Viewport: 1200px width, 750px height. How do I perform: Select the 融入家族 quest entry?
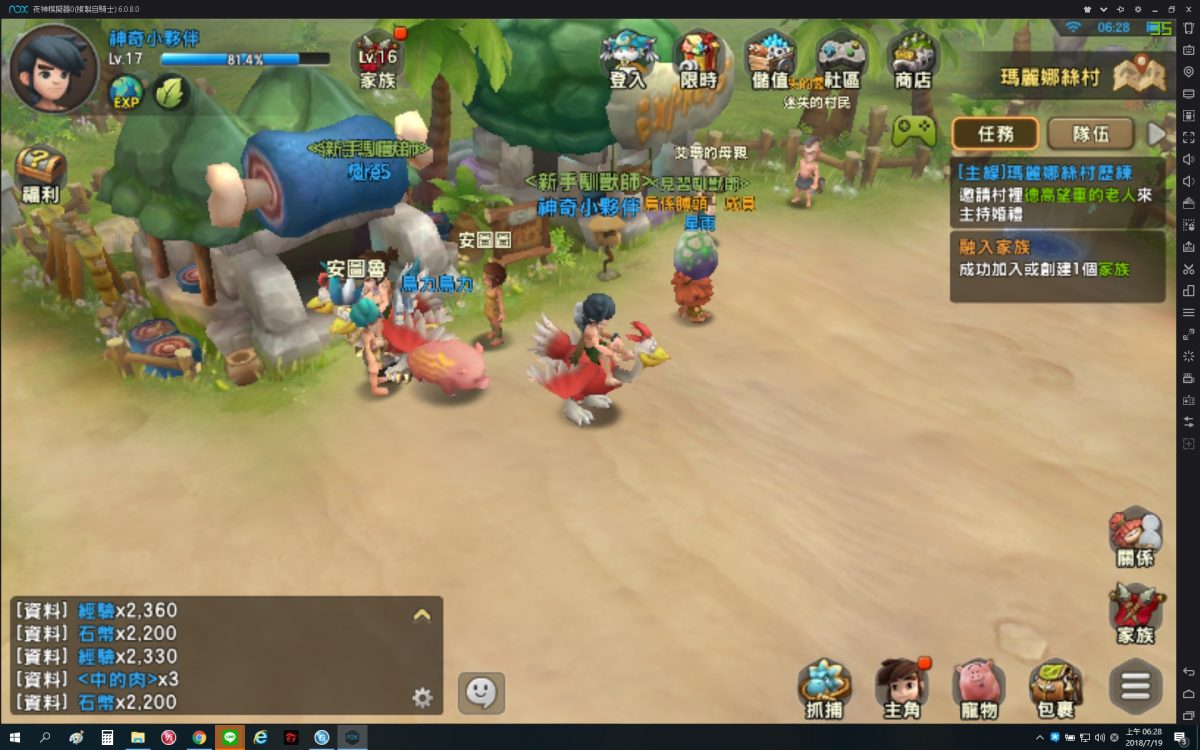[x=1057, y=266]
